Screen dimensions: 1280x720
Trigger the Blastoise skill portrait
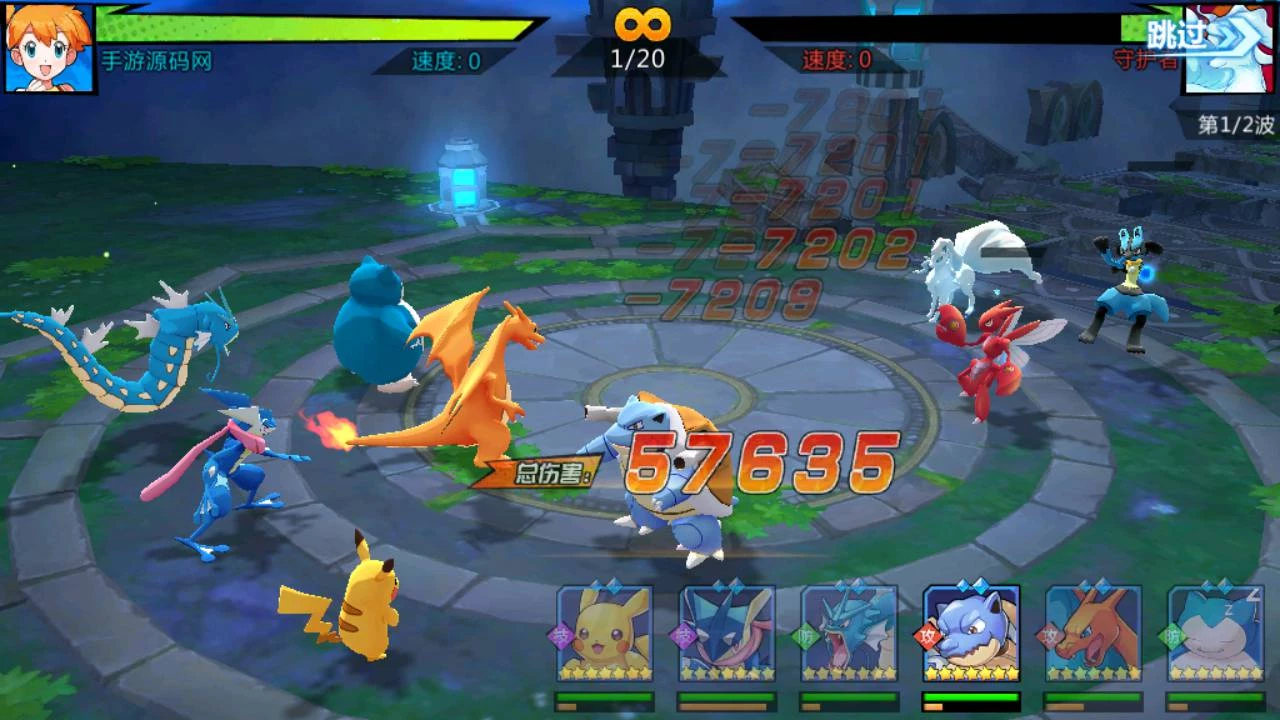coord(971,634)
